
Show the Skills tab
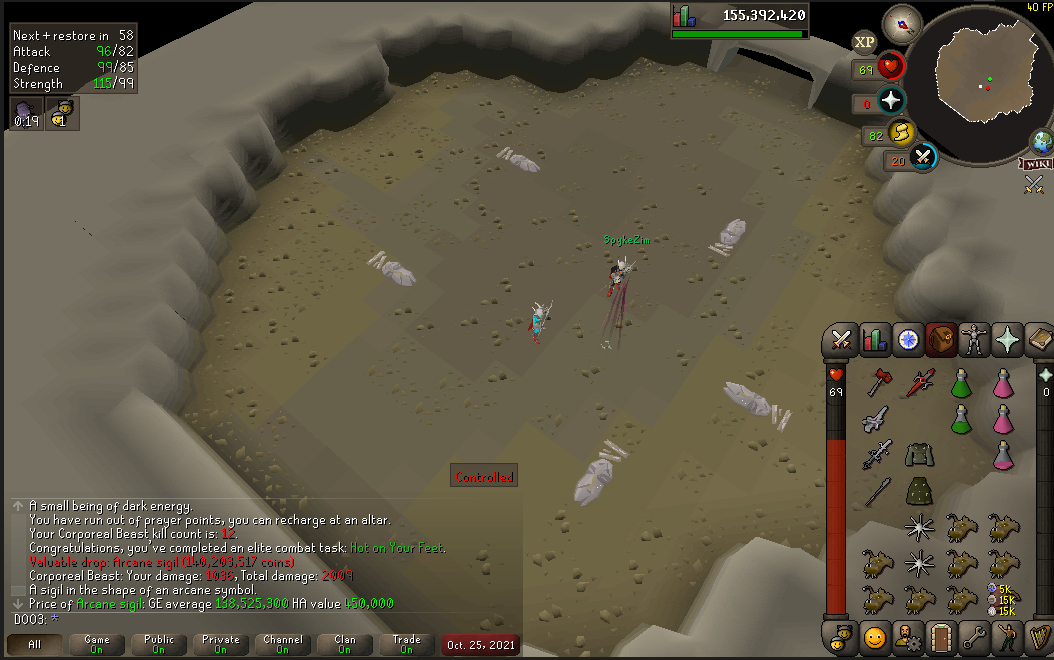pyautogui.click(x=875, y=340)
